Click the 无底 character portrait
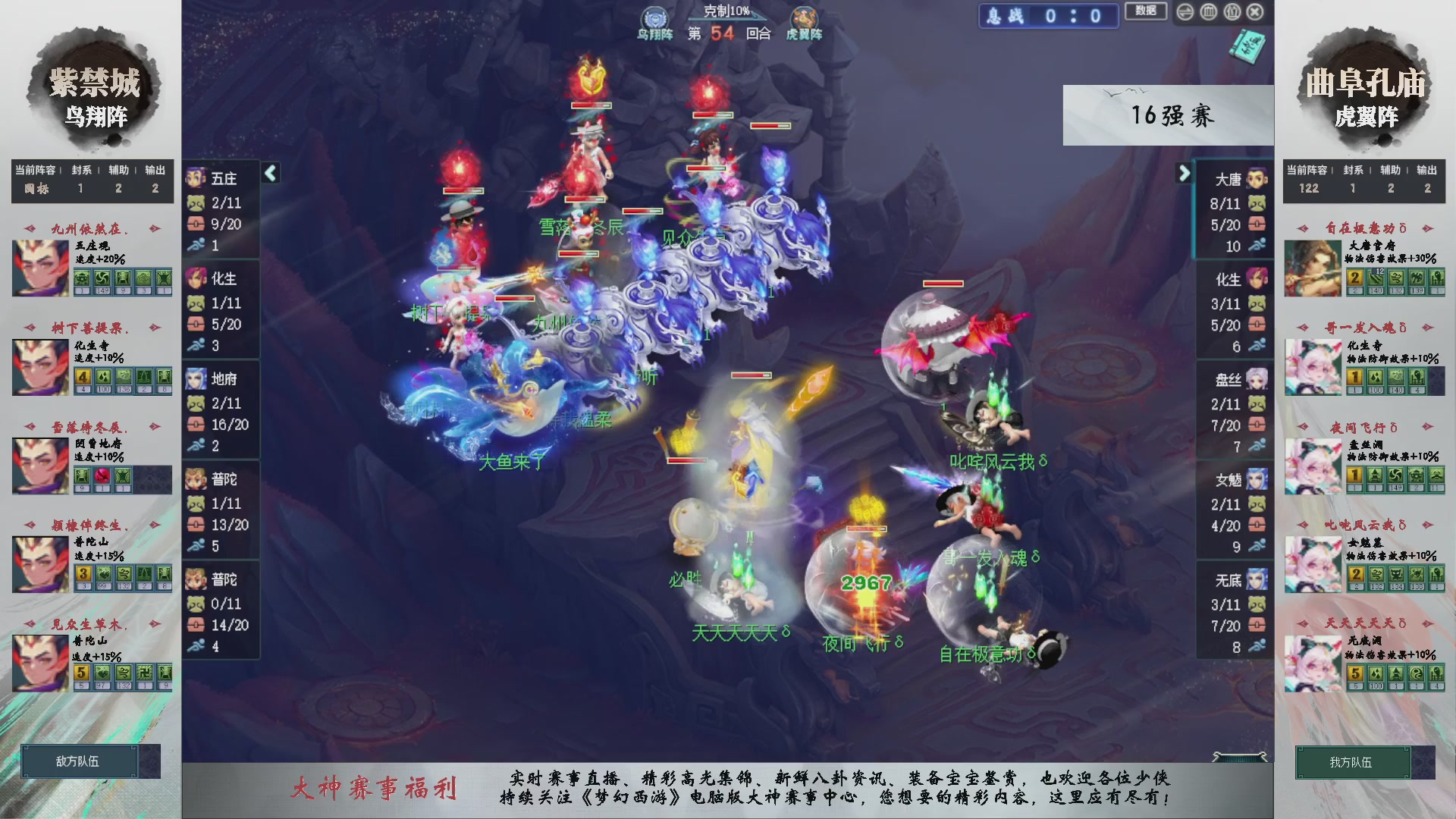 [x=1257, y=579]
